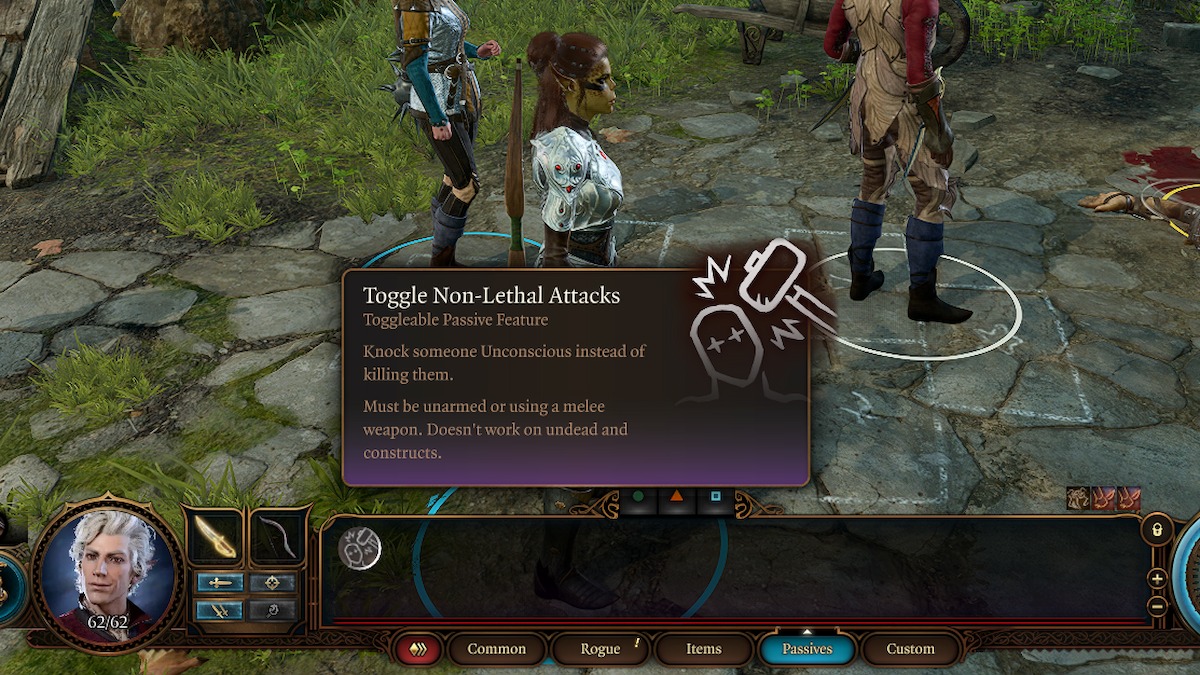The height and width of the screenshot is (675, 1200).
Task: Shrink the hotbar with the minus button
Action: click(x=1157, y=605)
